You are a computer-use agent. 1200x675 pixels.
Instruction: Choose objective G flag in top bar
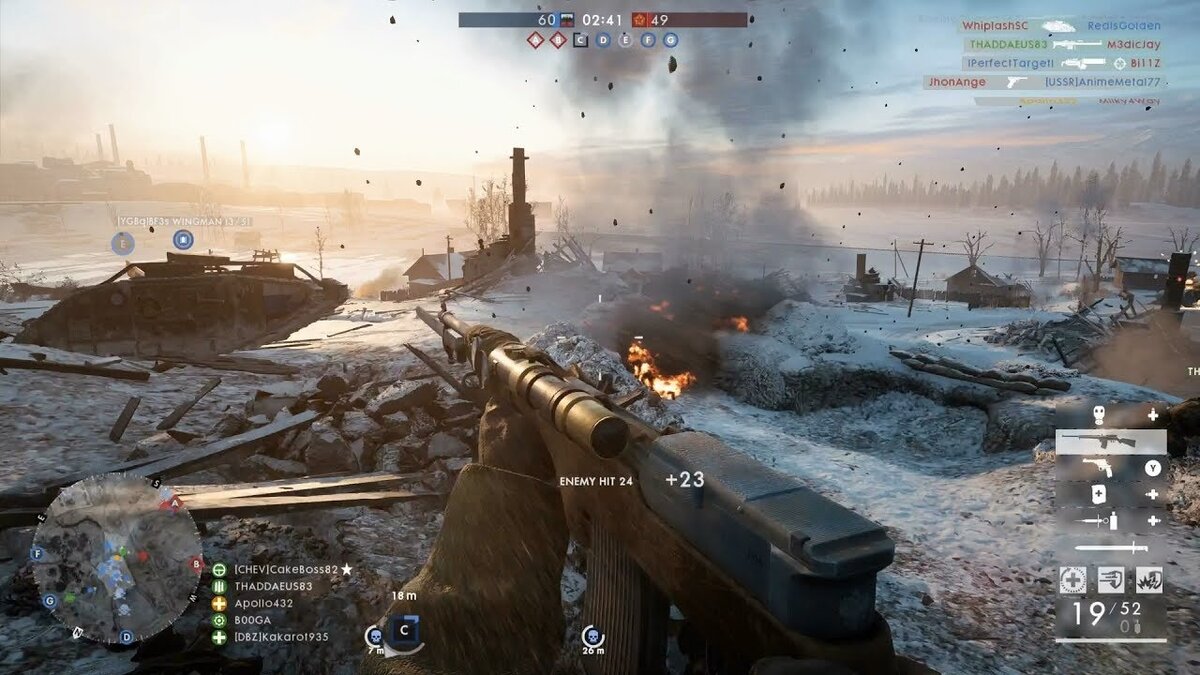coord(670,40)
